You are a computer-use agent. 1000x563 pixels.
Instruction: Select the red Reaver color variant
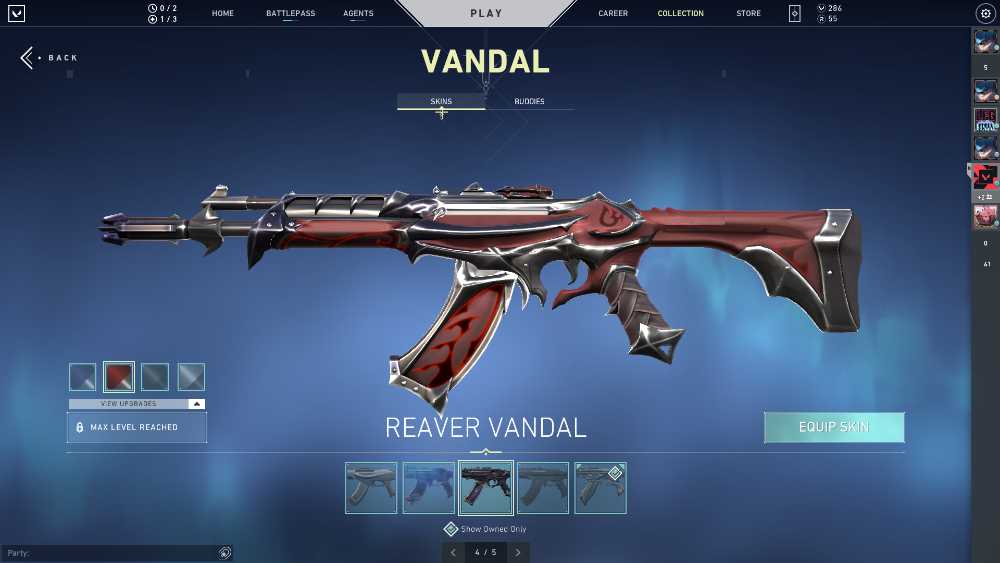point(119,376)
